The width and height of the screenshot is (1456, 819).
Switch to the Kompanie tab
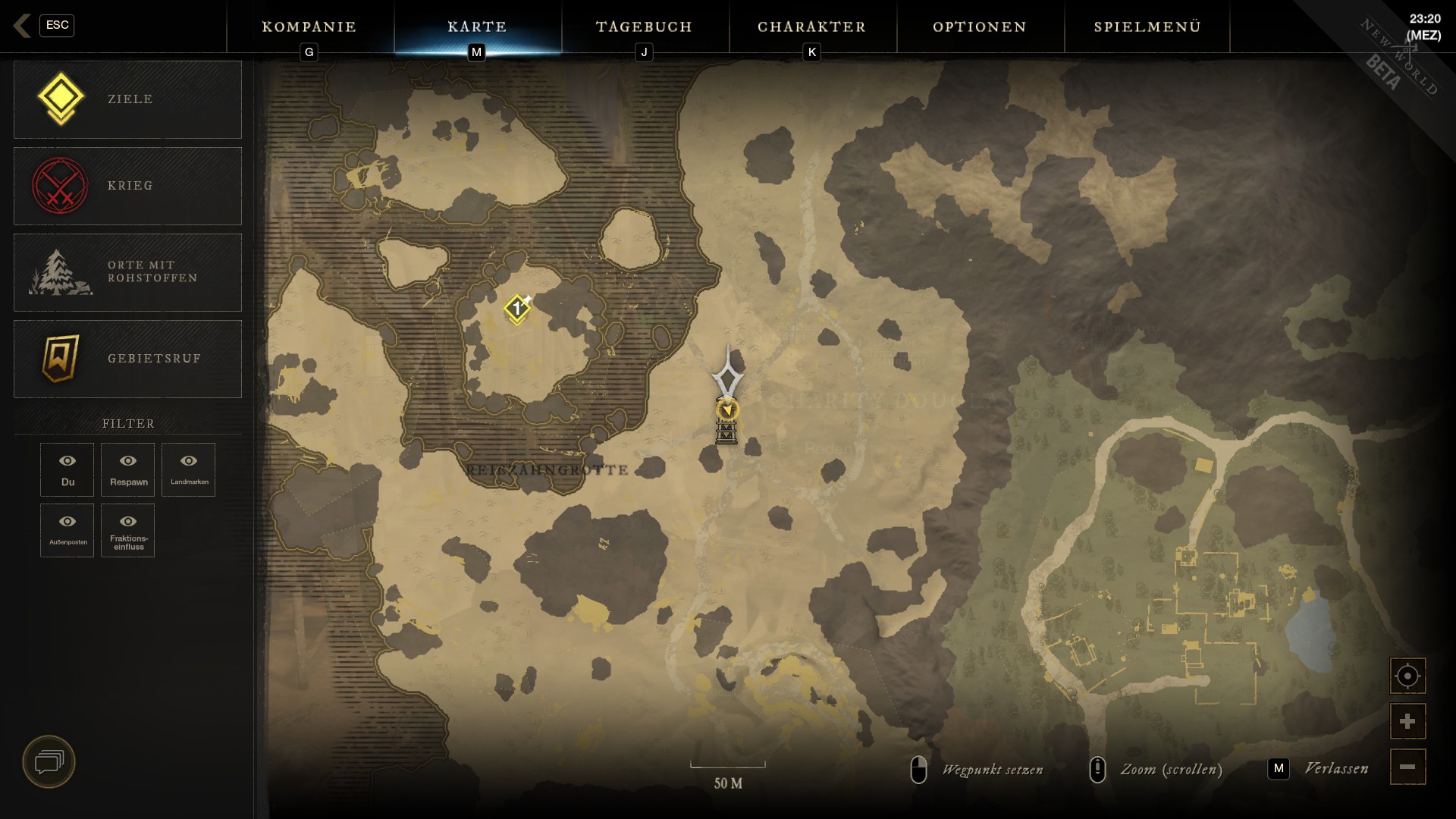coord(309,27)
